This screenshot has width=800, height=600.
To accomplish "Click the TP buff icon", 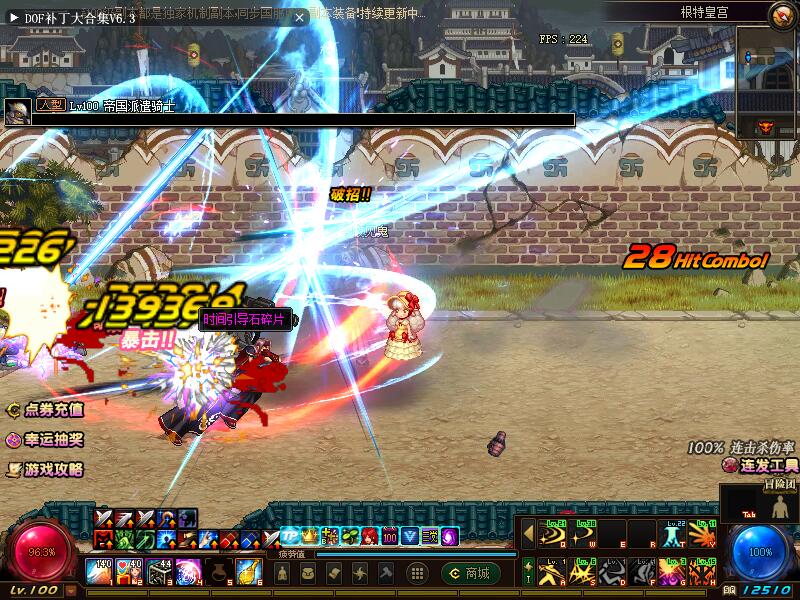I will (x=290, y=536).
